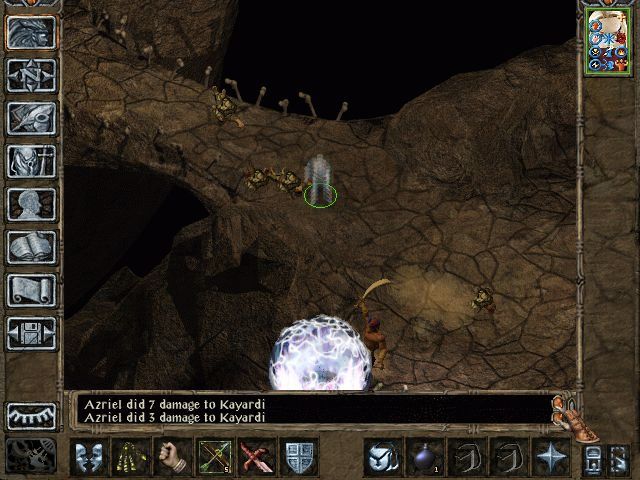The image size is (640, 480).
Task: Open the mage spellbook
Action: (x=31, y=247)
